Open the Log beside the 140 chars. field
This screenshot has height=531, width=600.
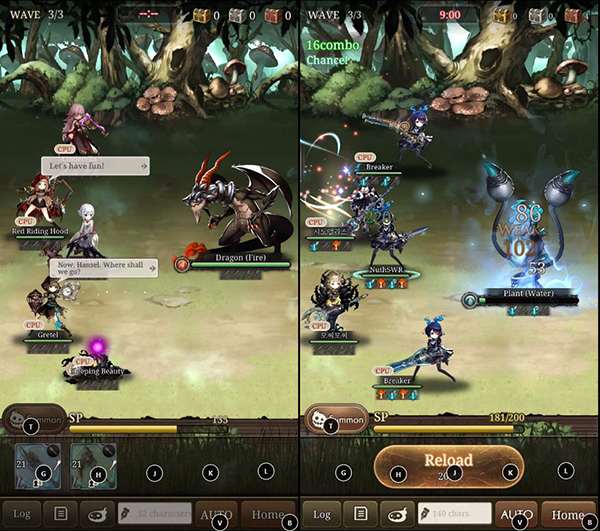321,514
